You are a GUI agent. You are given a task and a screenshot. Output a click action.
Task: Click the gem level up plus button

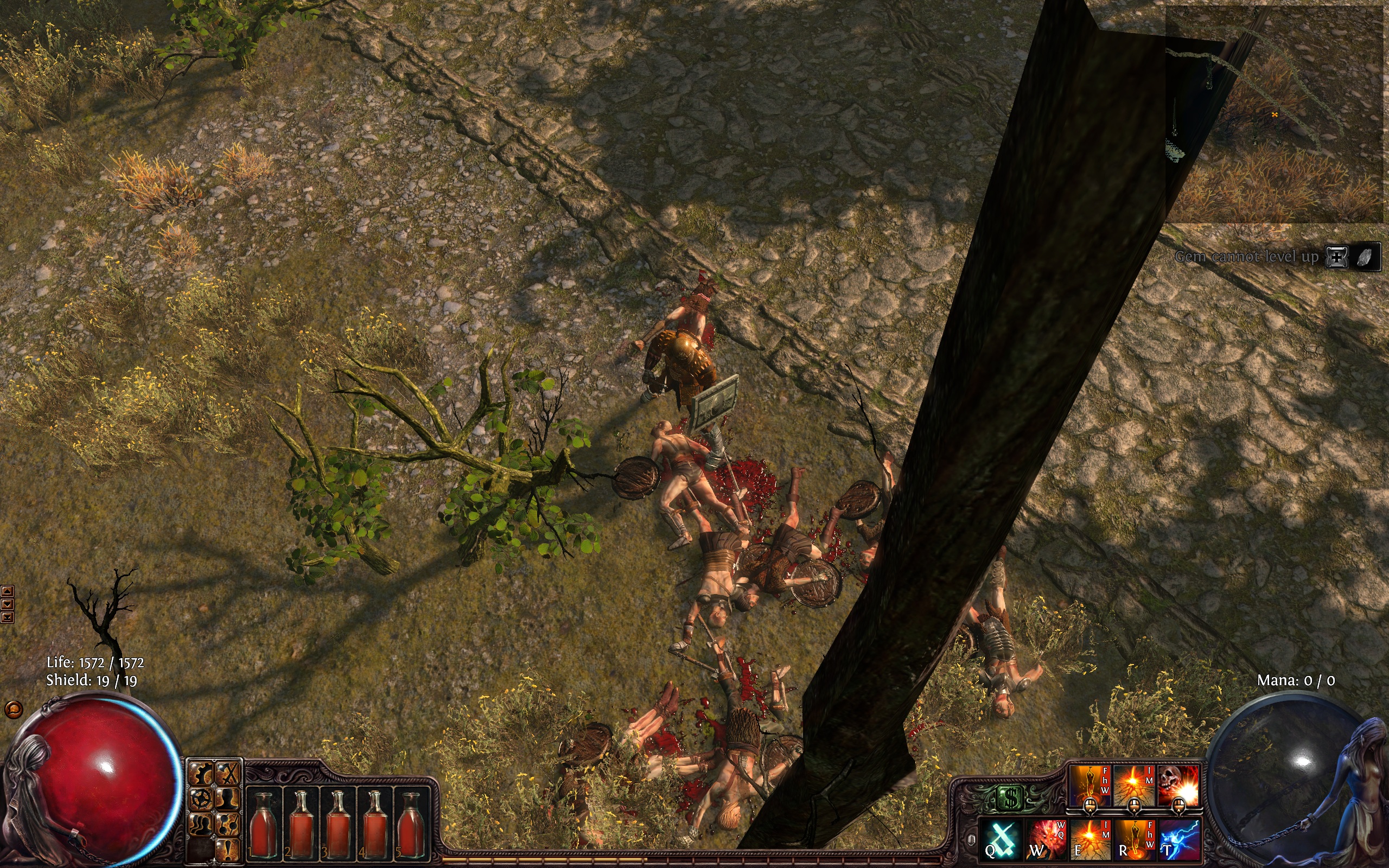[x=1337, y=257]
